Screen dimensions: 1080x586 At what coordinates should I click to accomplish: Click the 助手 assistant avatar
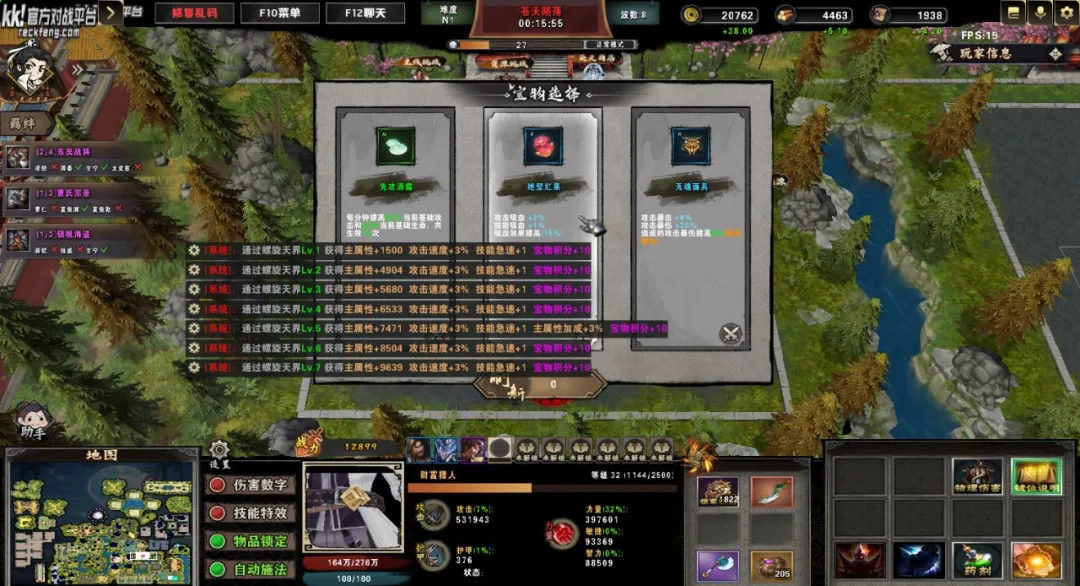[x=31, y=420]
